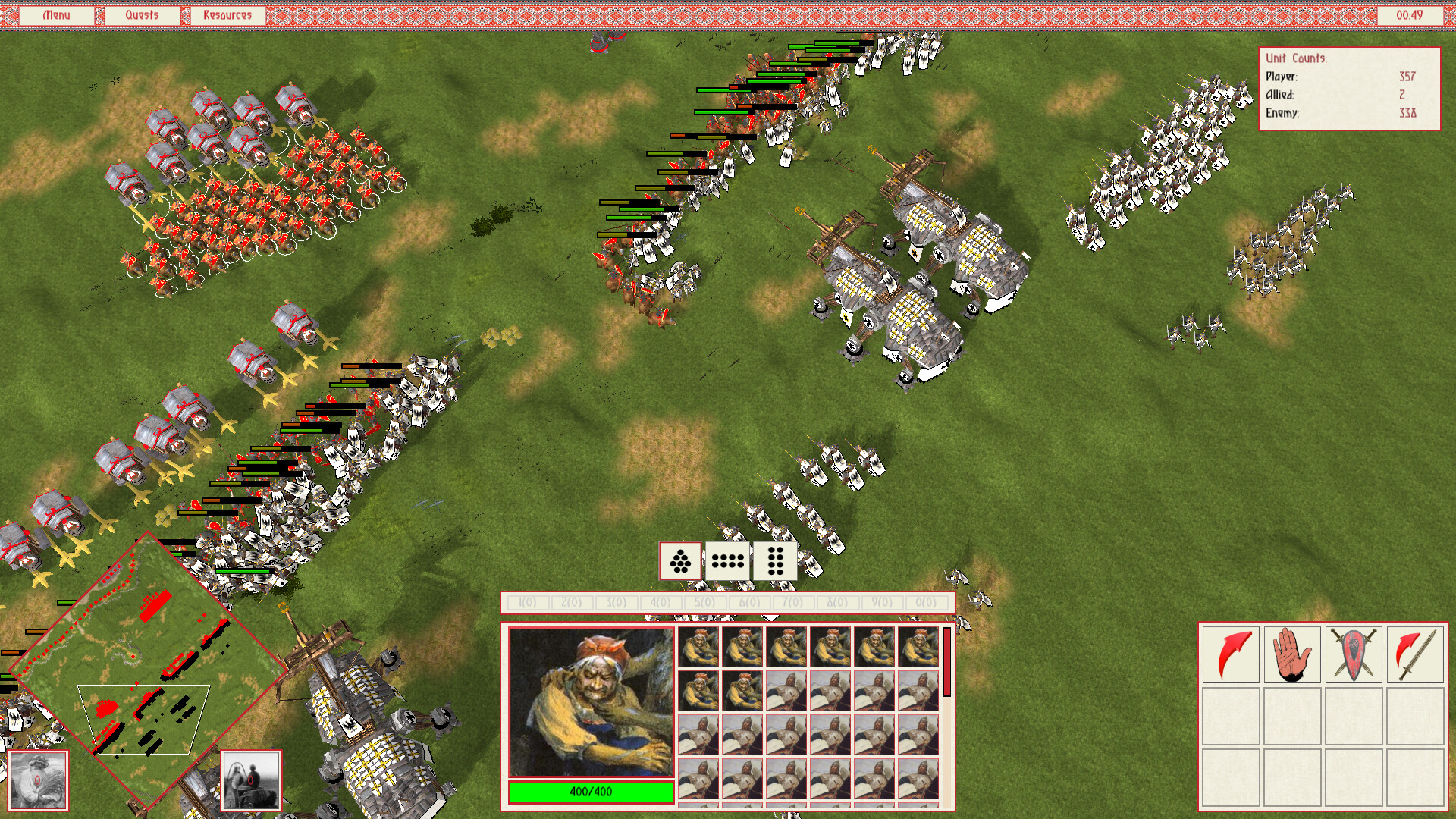Choose the line formation icon
The height and width of the screenshot is (819, 1456).
(727, 563)
